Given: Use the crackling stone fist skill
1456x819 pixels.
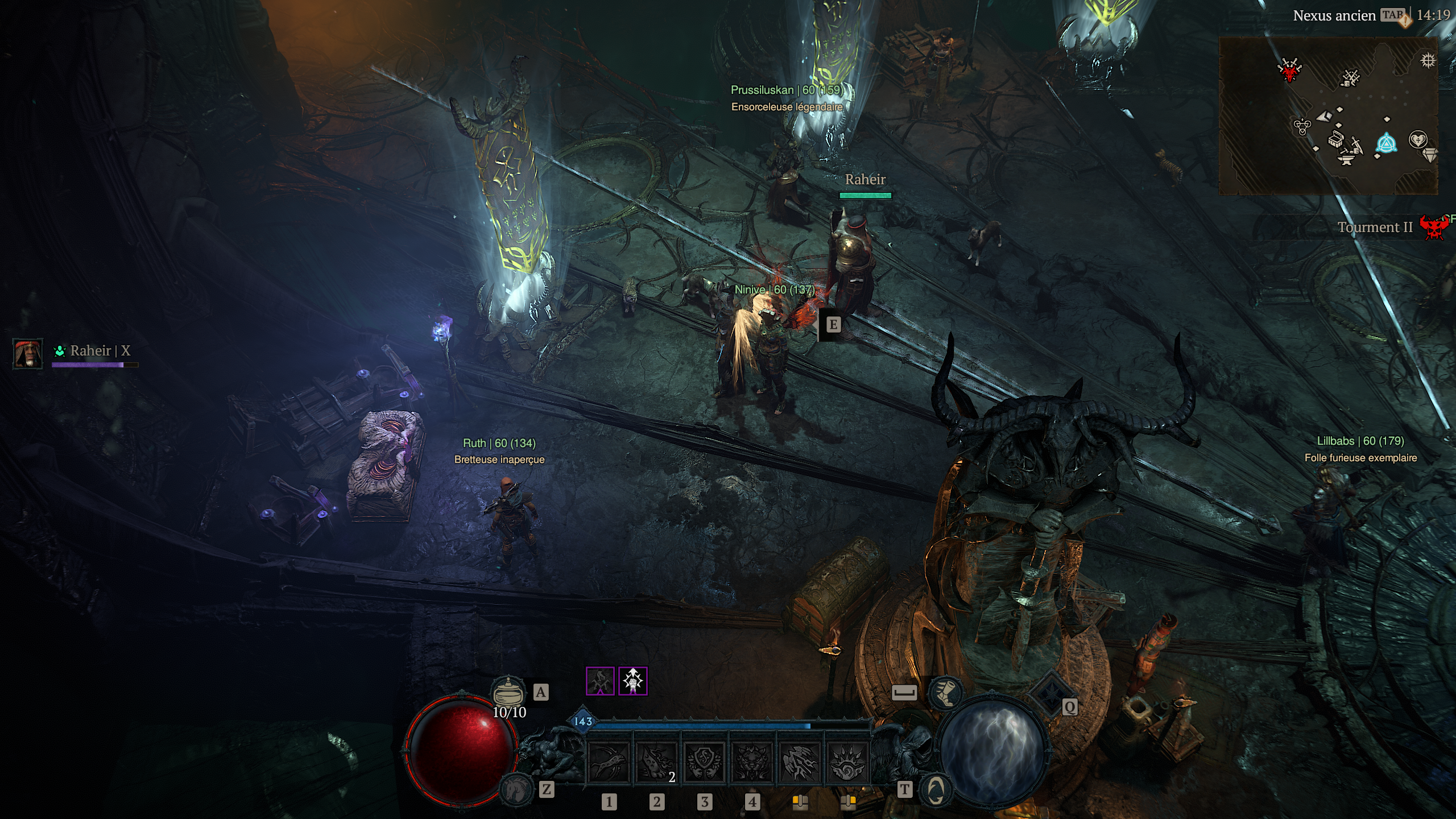Looking at the screenshot, I should 800,763.
